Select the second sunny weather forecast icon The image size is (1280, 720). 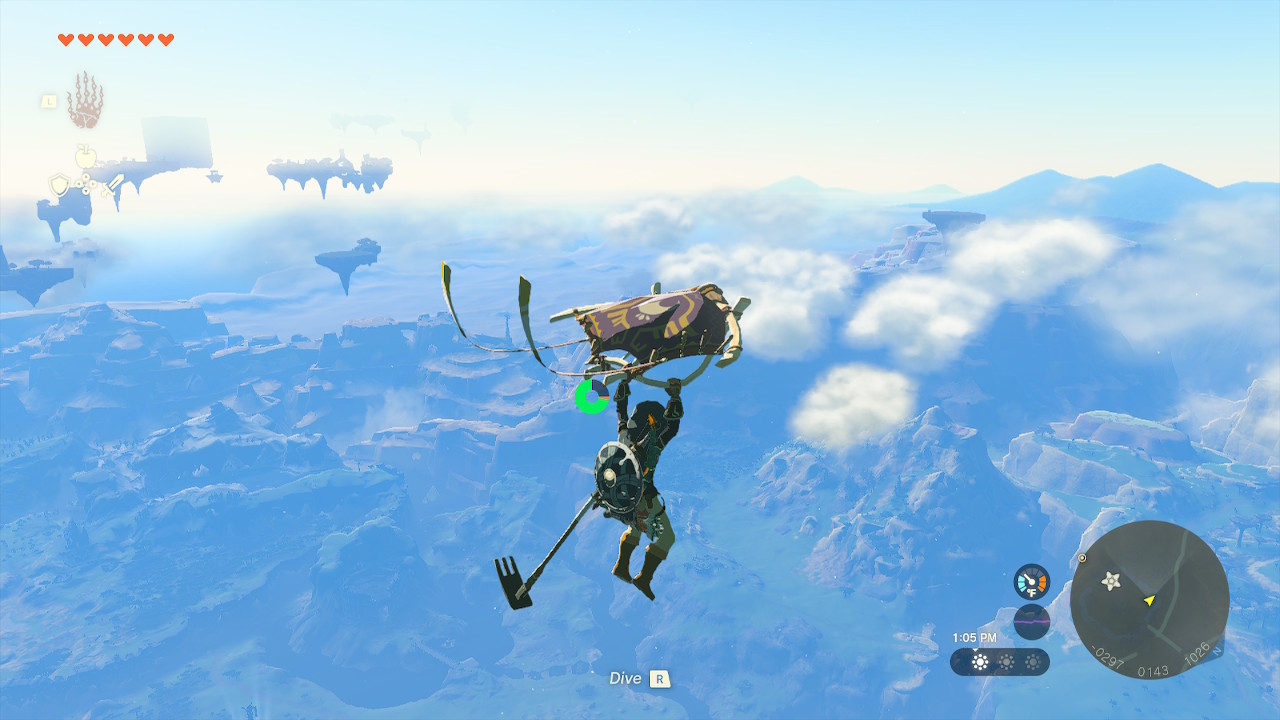[x=1005, y=662]
